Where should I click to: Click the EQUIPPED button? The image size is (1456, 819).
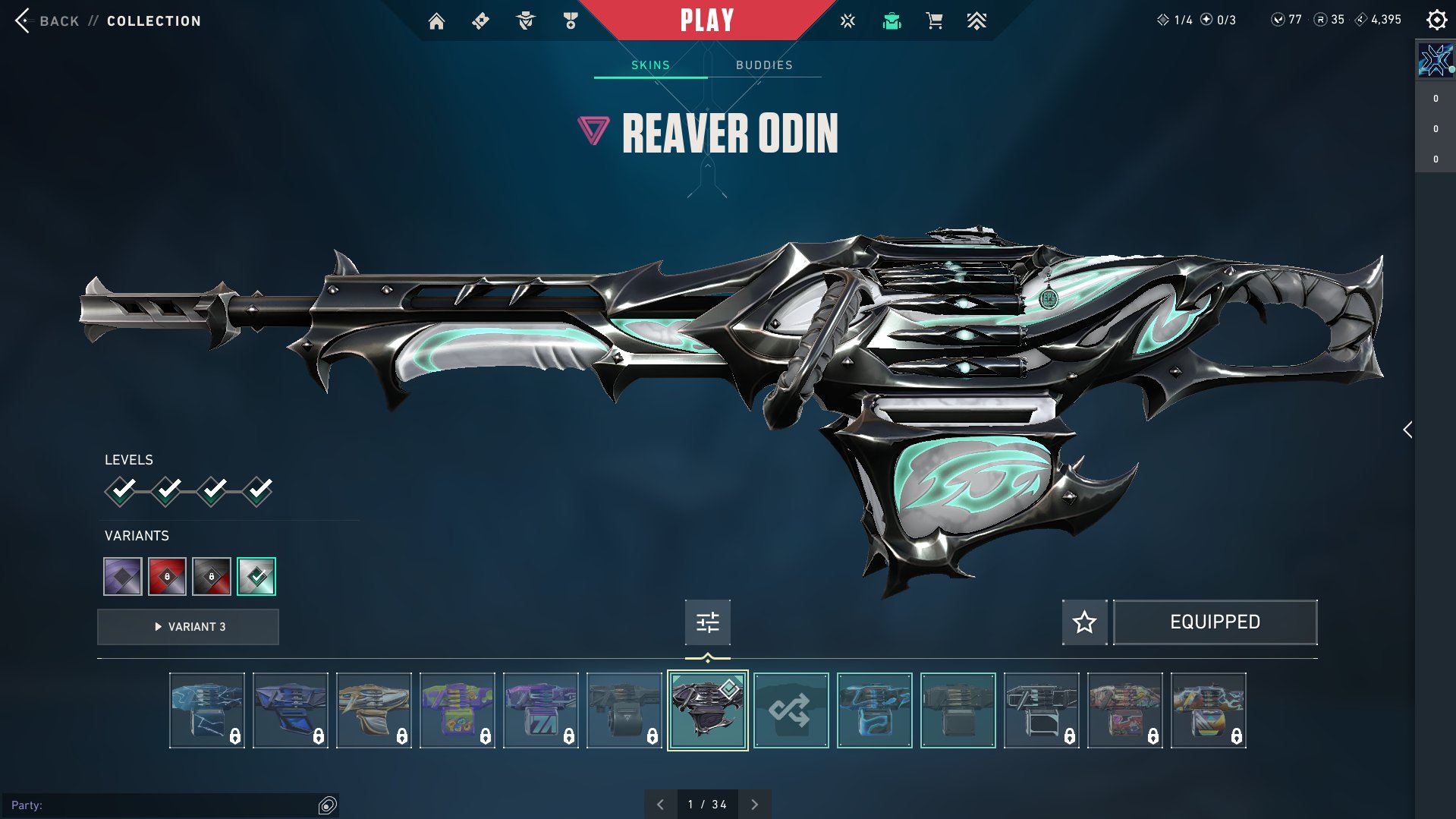point(1215,622)
